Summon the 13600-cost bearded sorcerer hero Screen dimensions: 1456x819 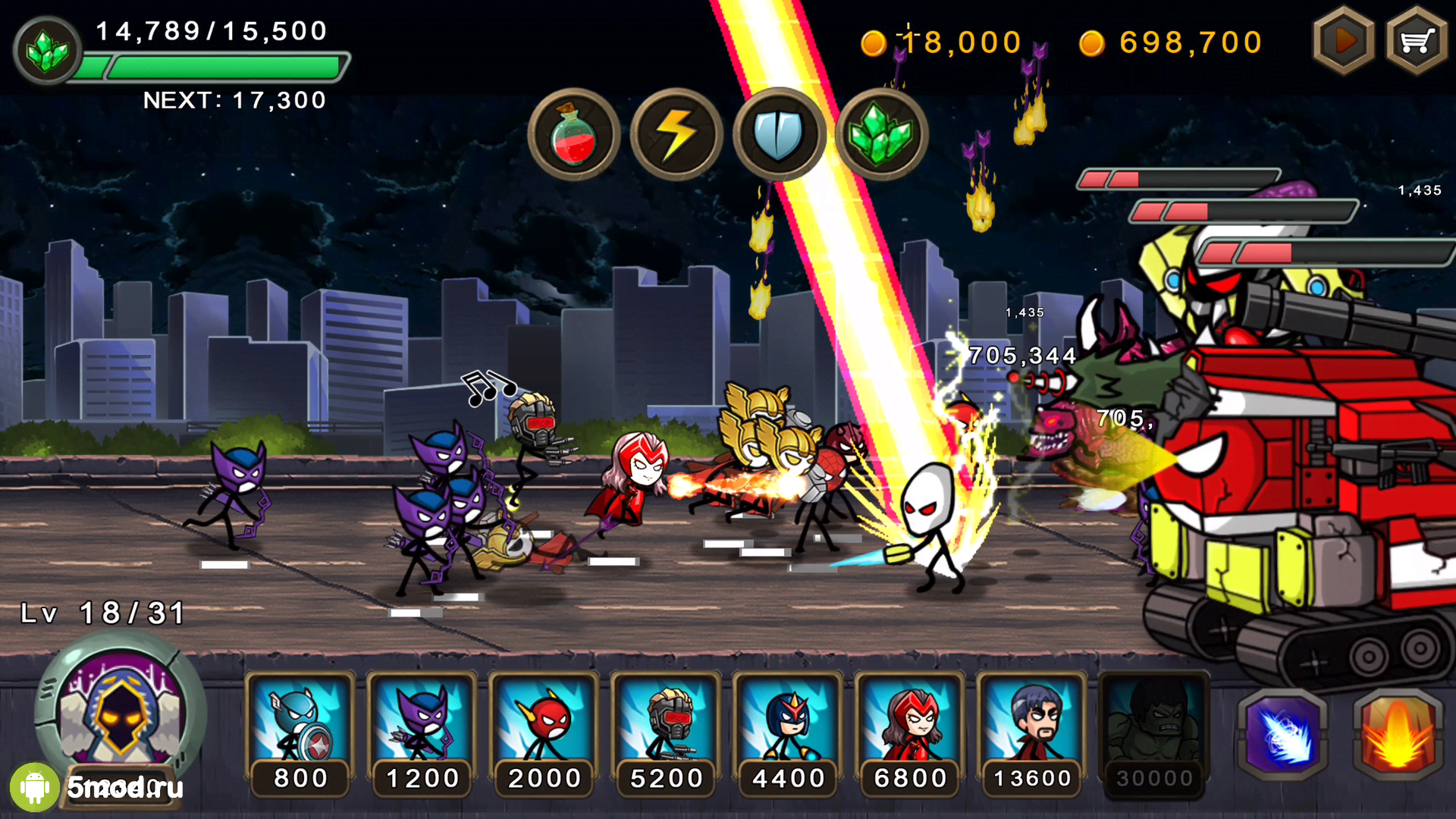[x=1033, y=732]
